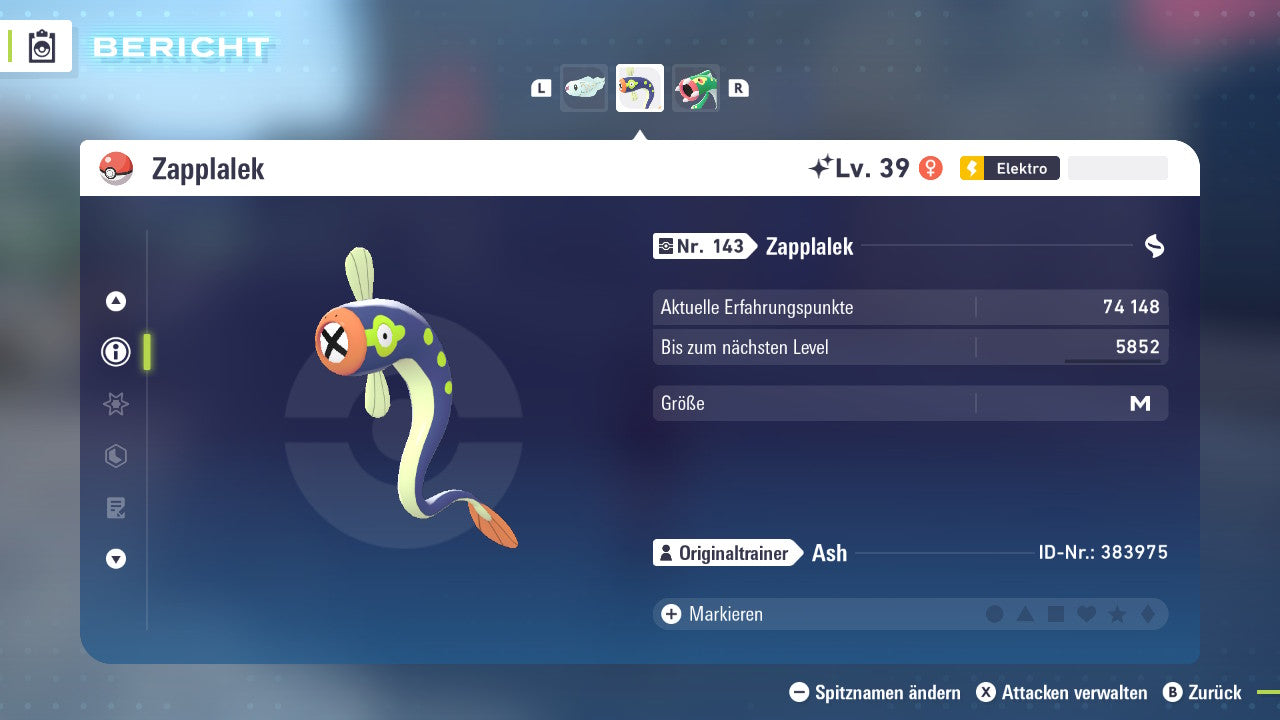Click the Elektro type badge

click(x=1009, y=168)
